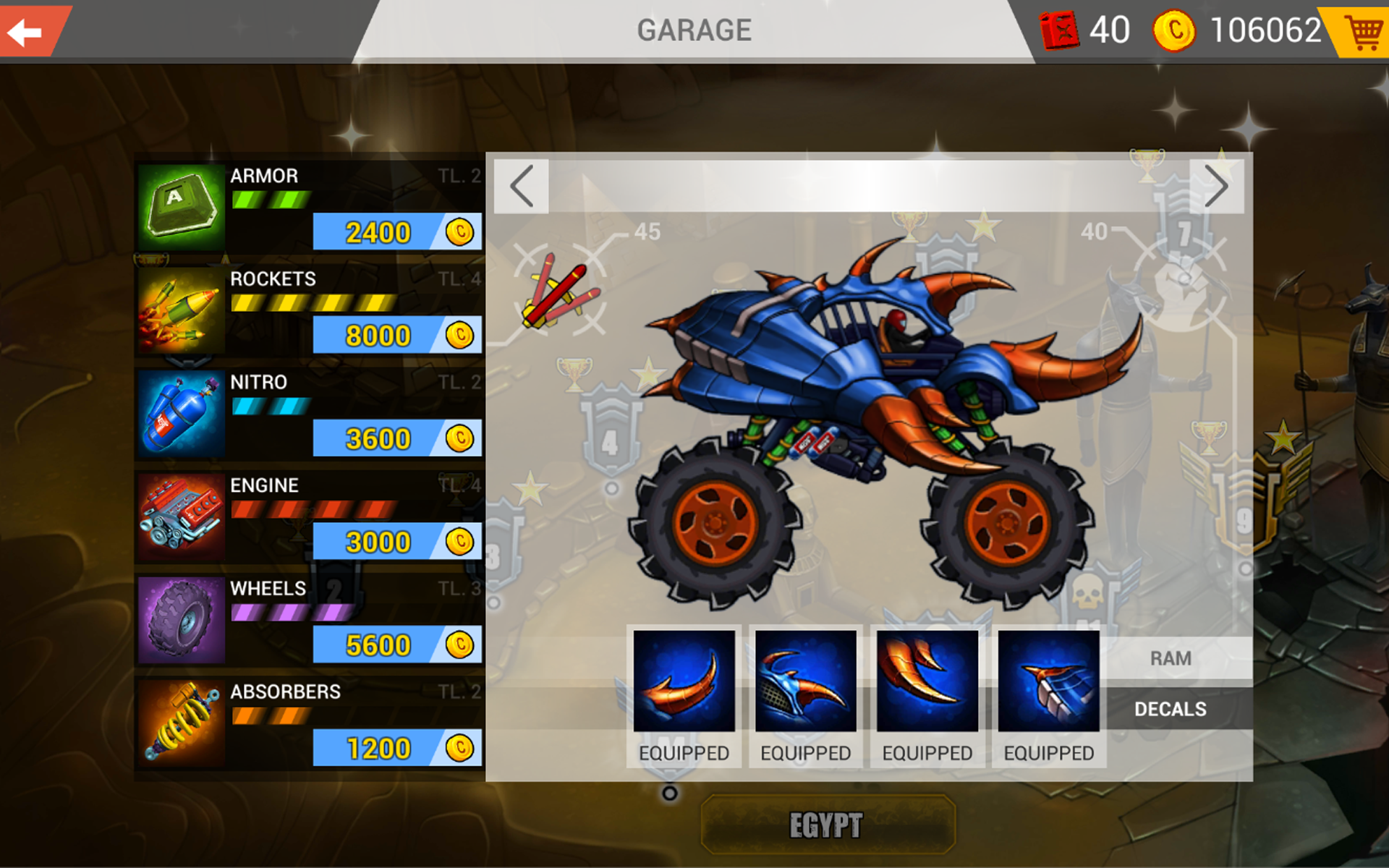This screenshot has height=868, width=1389.
Task: Open the Absorbers upgrade icon
Action: pyautogui.click(x=181, y=723)
